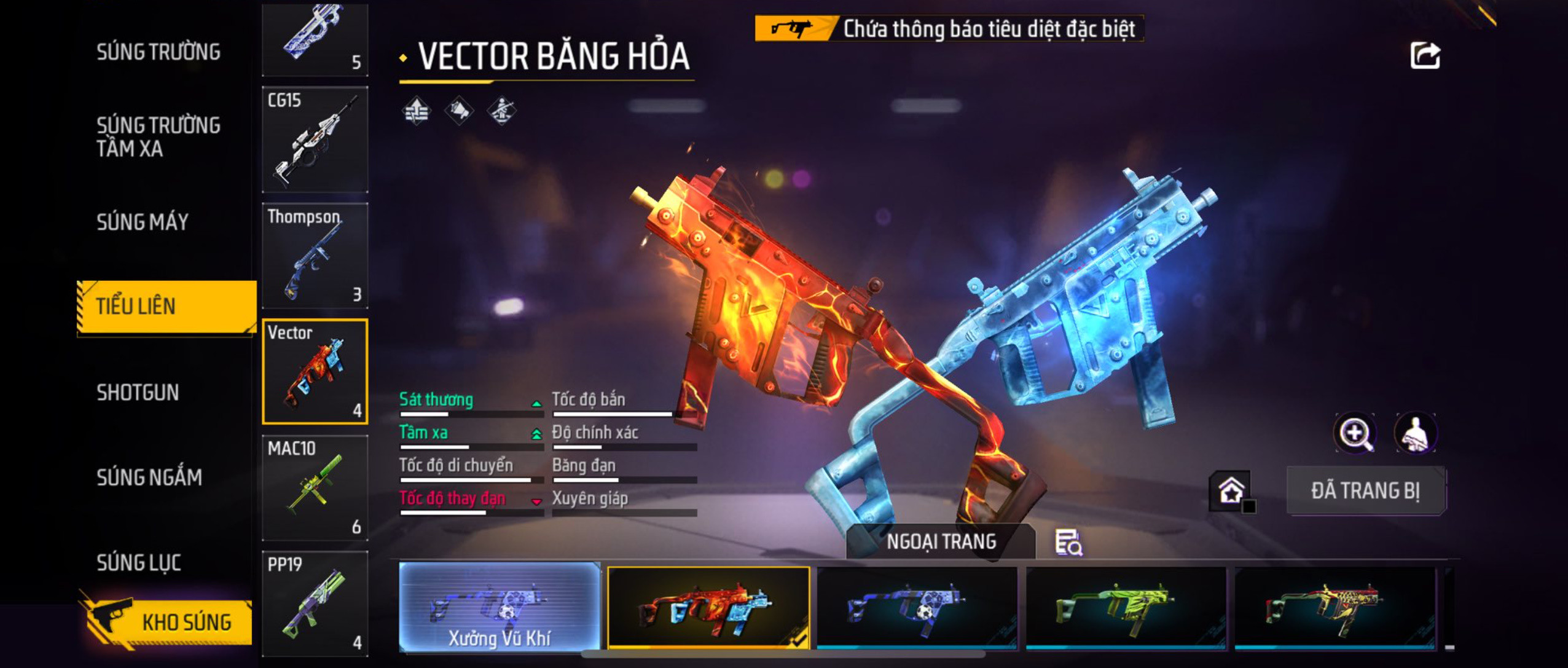Viewport: 1568px width, 668px height.
Task: Select the Súng Máy category
Action: click(x=143, y=222)
